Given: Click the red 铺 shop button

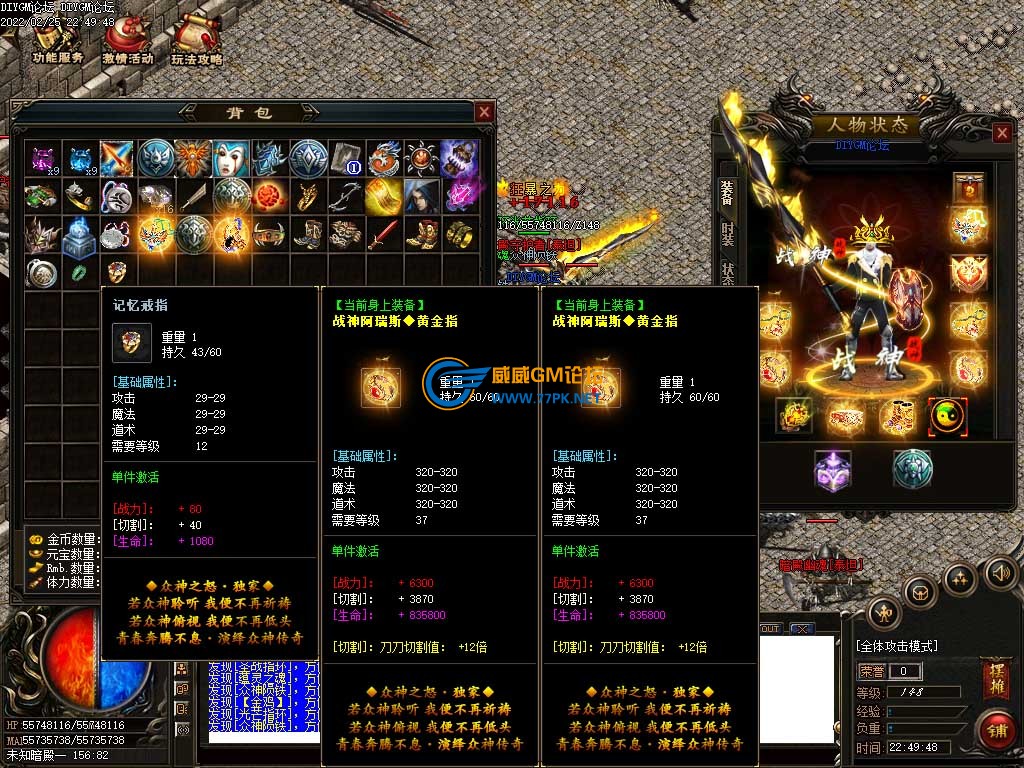Looking at the screenshot, I should [995, 730].
